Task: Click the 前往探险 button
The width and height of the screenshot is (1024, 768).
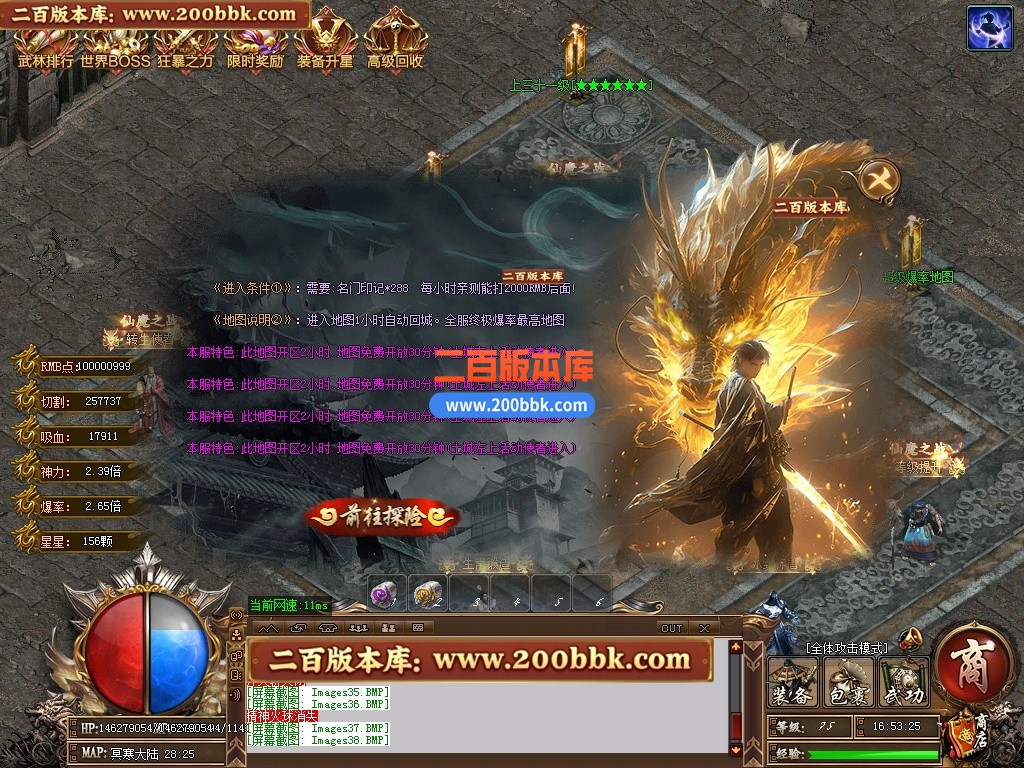Action: tap(381, 517)
